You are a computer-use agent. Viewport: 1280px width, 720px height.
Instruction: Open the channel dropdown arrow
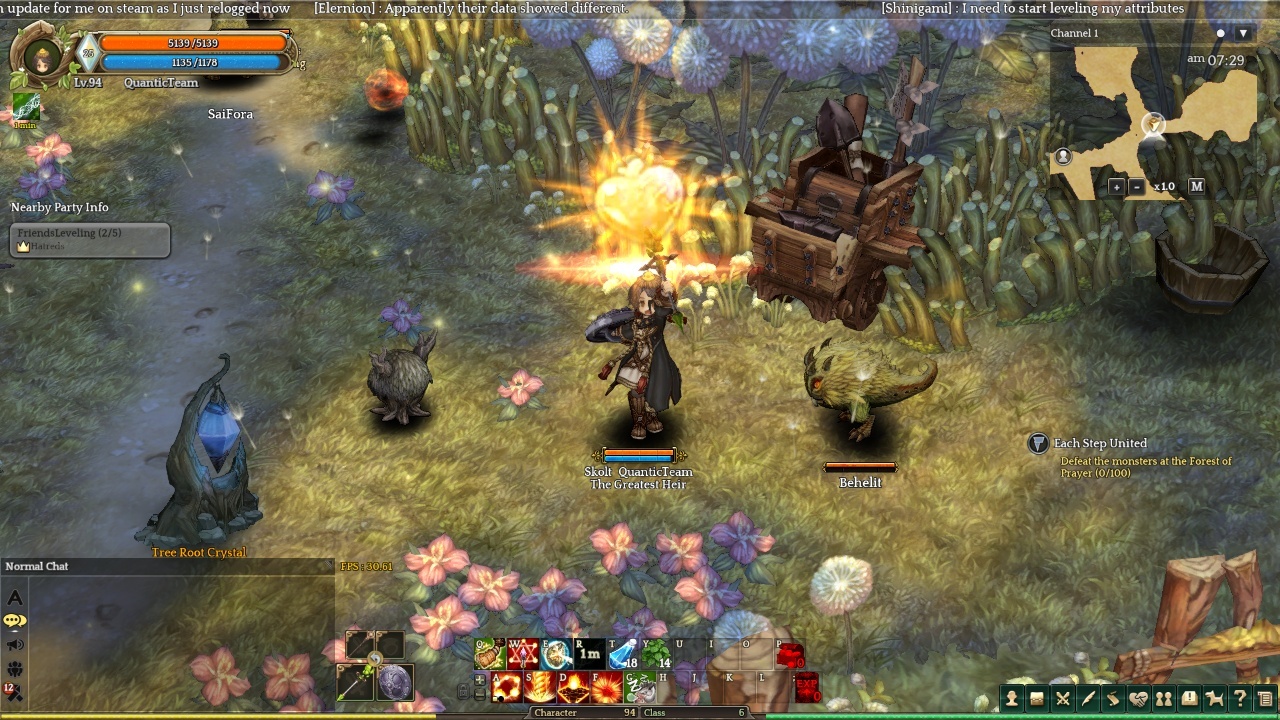pos(1243,33)
